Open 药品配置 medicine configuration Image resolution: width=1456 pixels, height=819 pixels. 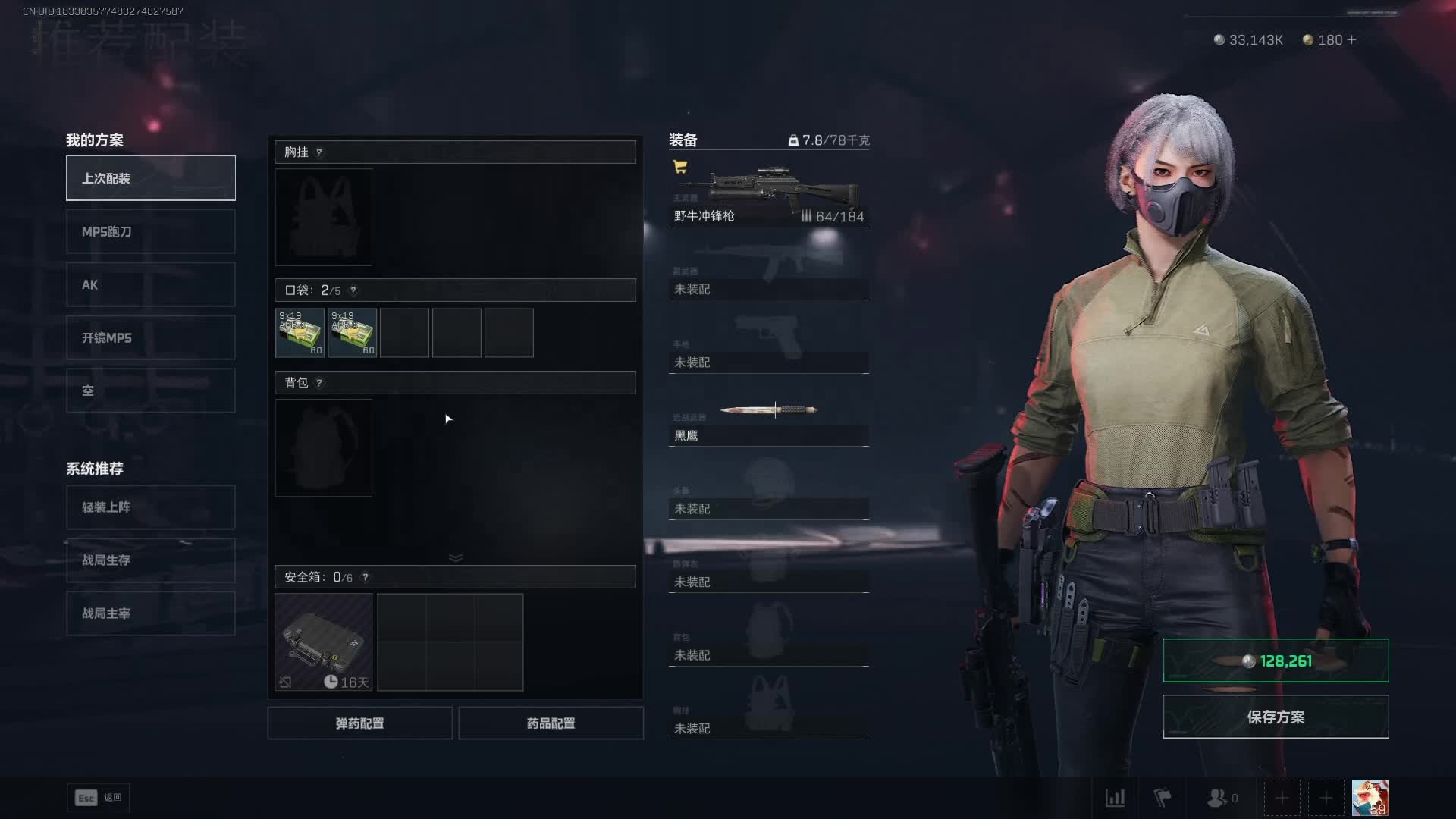[551, 723]
